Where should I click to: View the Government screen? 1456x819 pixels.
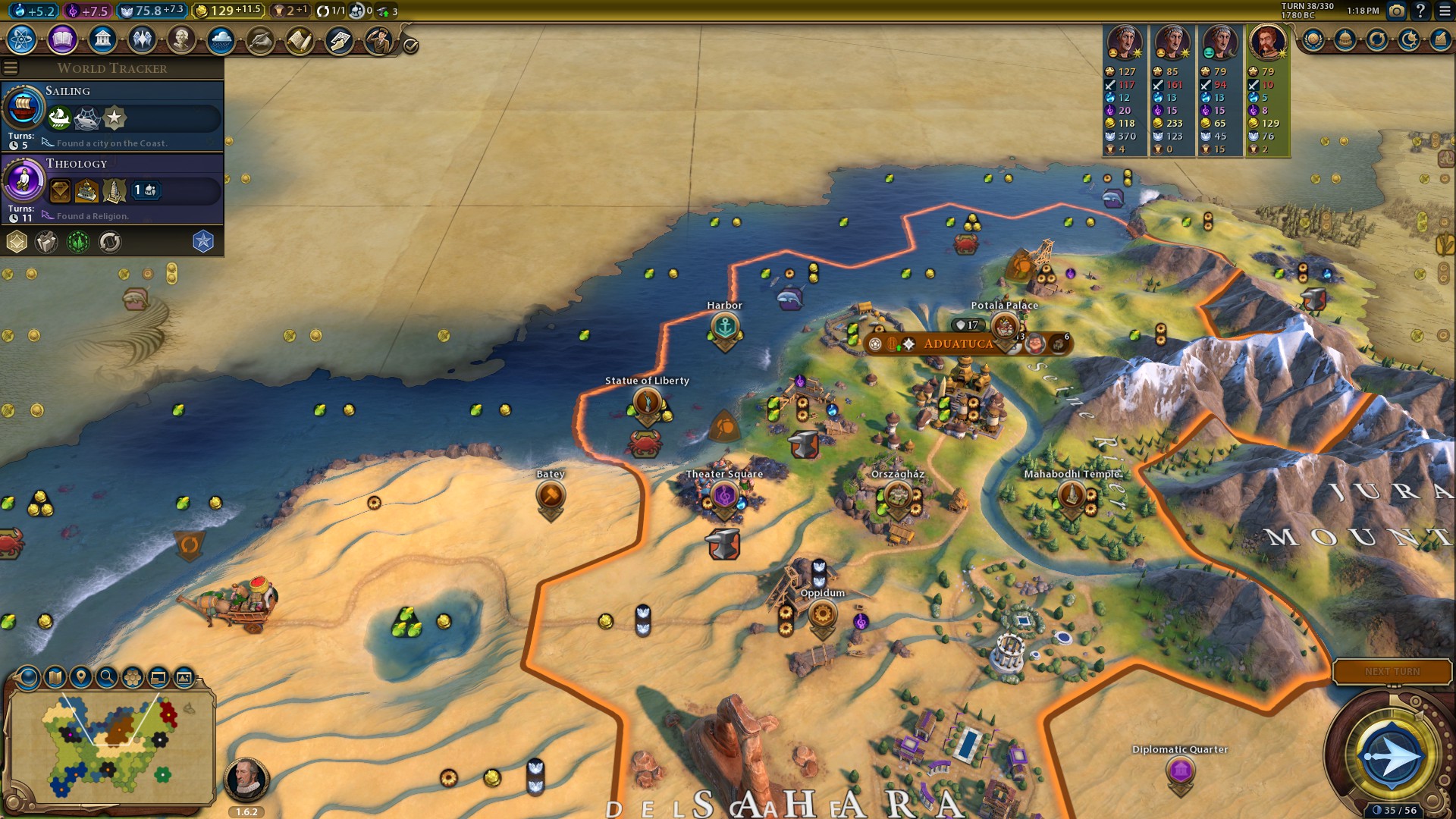click(x=102, y=39)
